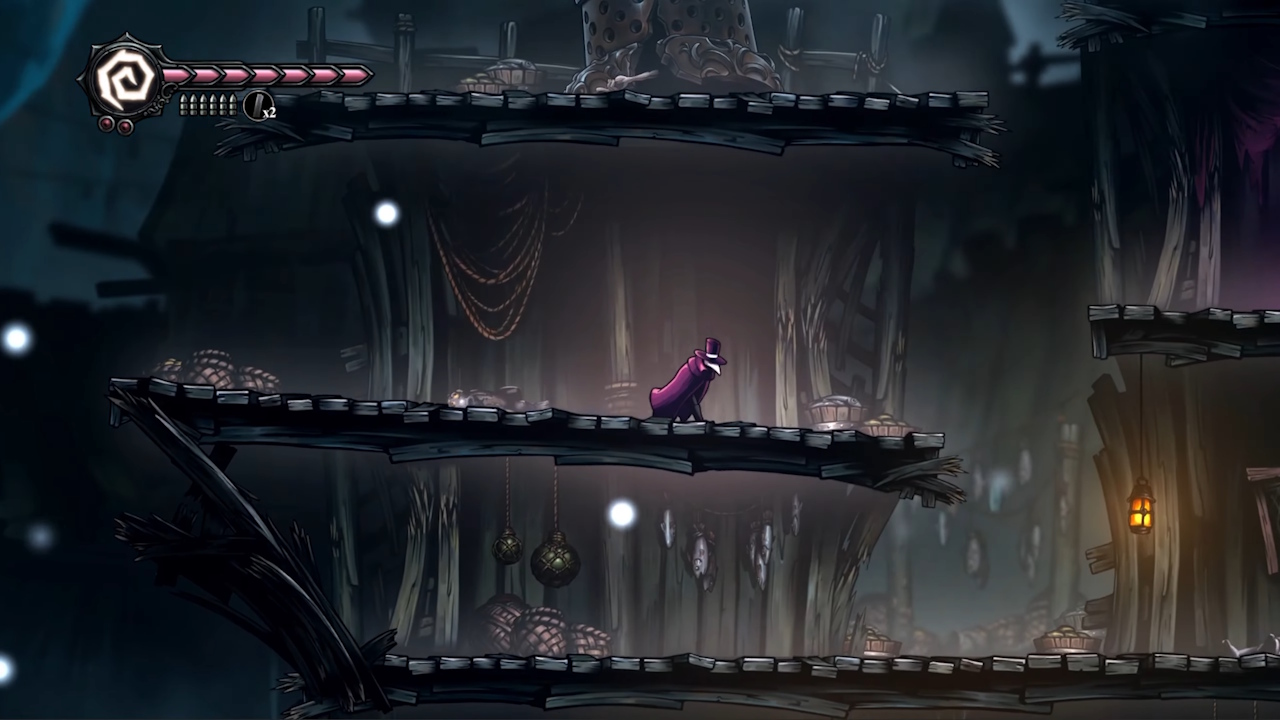Click the last pink segment of the health bar
This screenshot has height=720, width=1280.
tap(355, 77)
